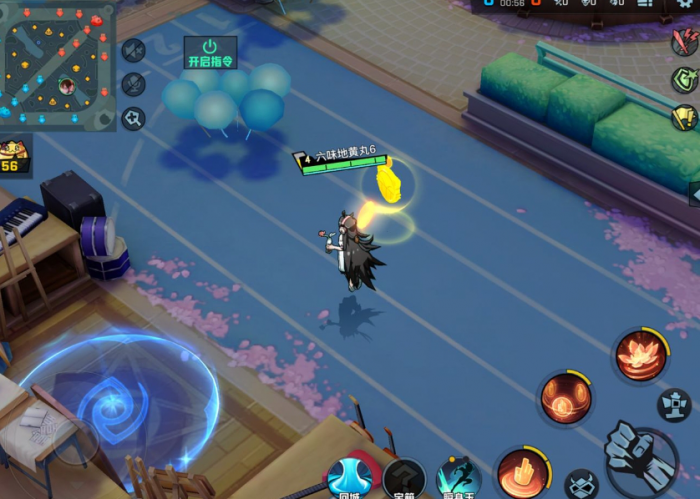
Task: Toggle the muted speaker icon
Action: tap(134, 51)
